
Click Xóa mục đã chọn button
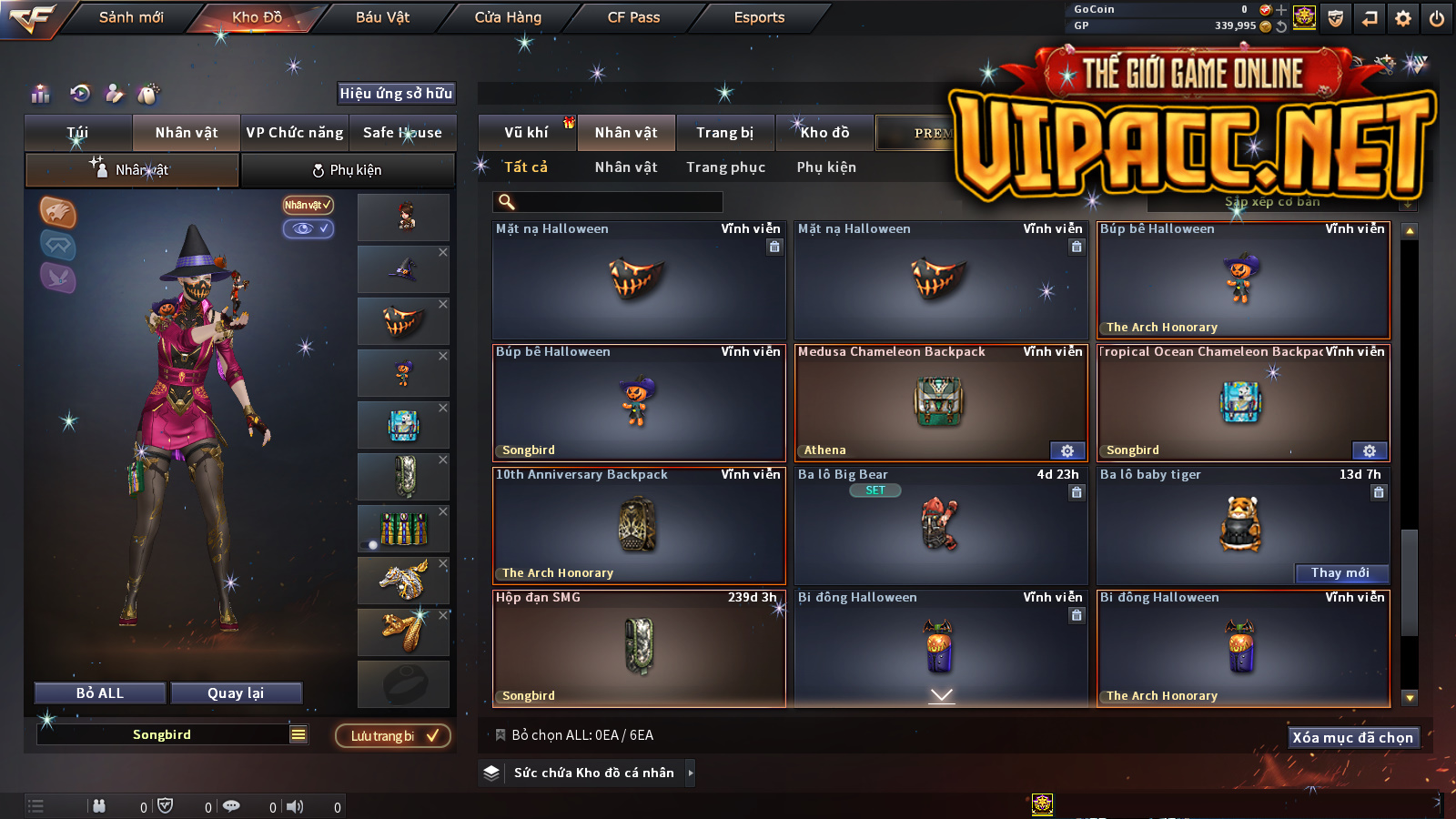(1352, 737)
